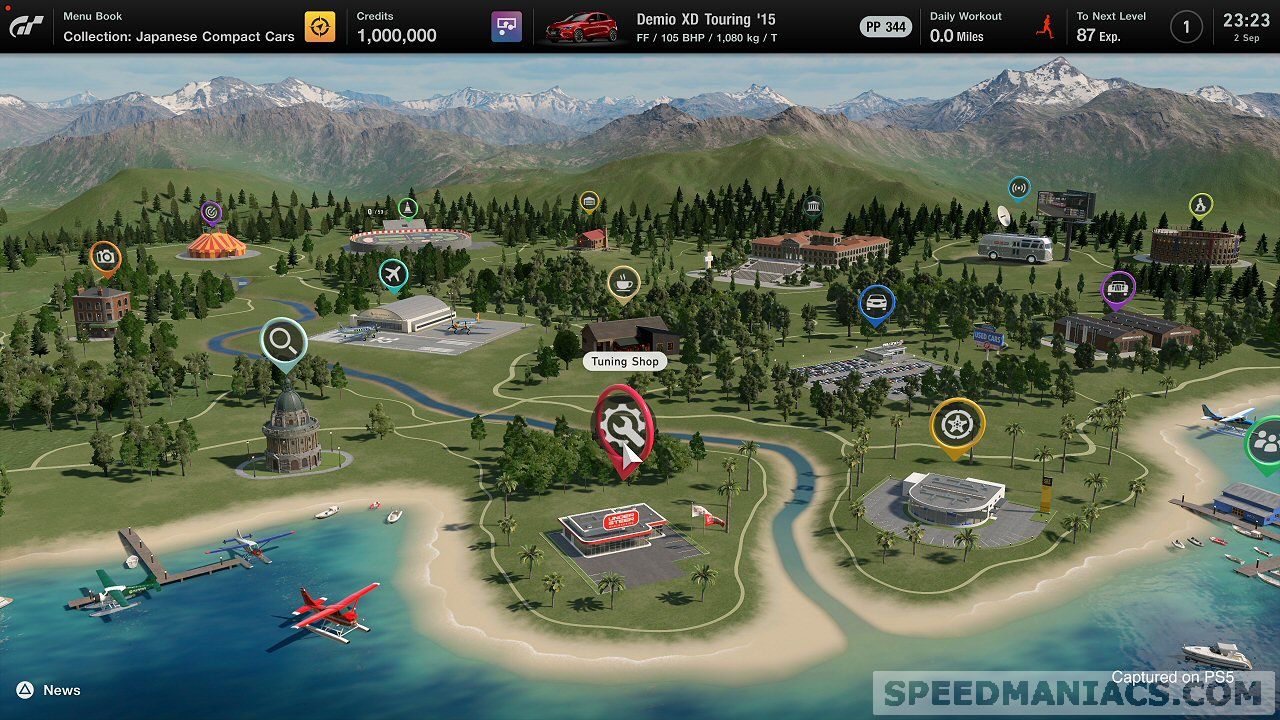Select the yellow-green pin above the arena

tap(1200, 206)
